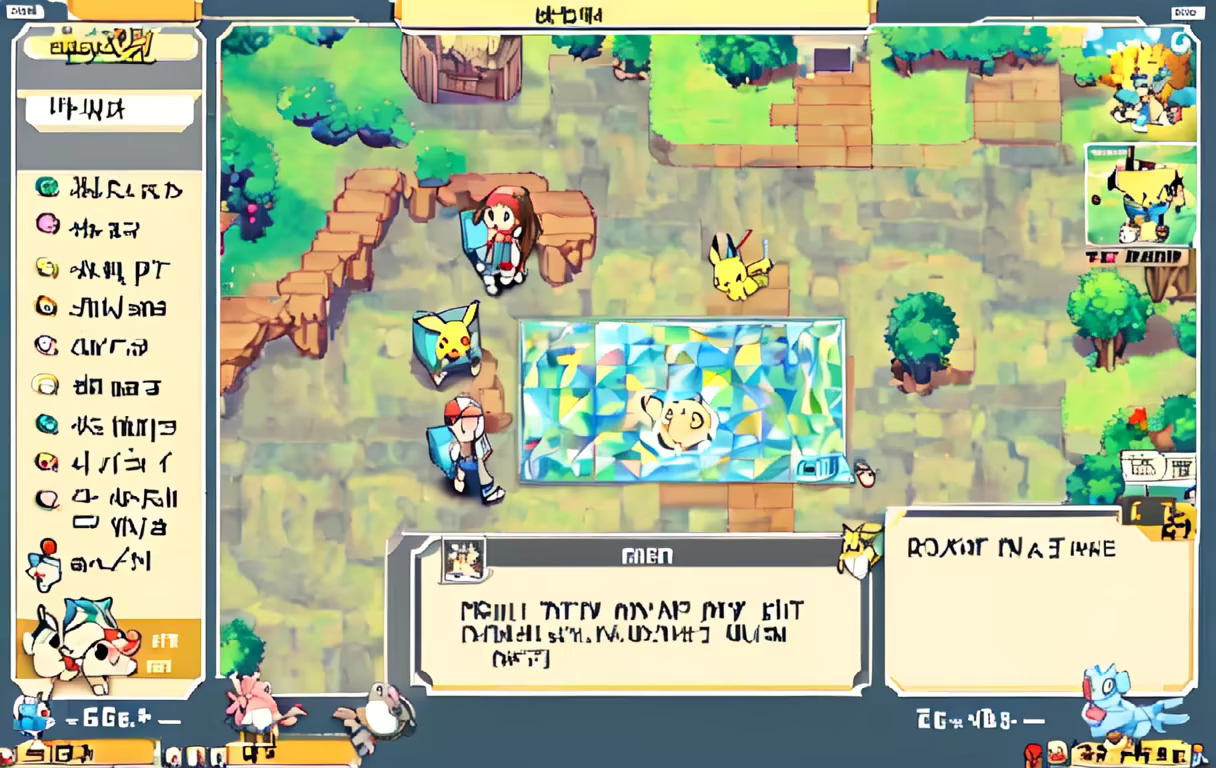Click the white name field atop the left panel
1216x768 pixels.
110,110
